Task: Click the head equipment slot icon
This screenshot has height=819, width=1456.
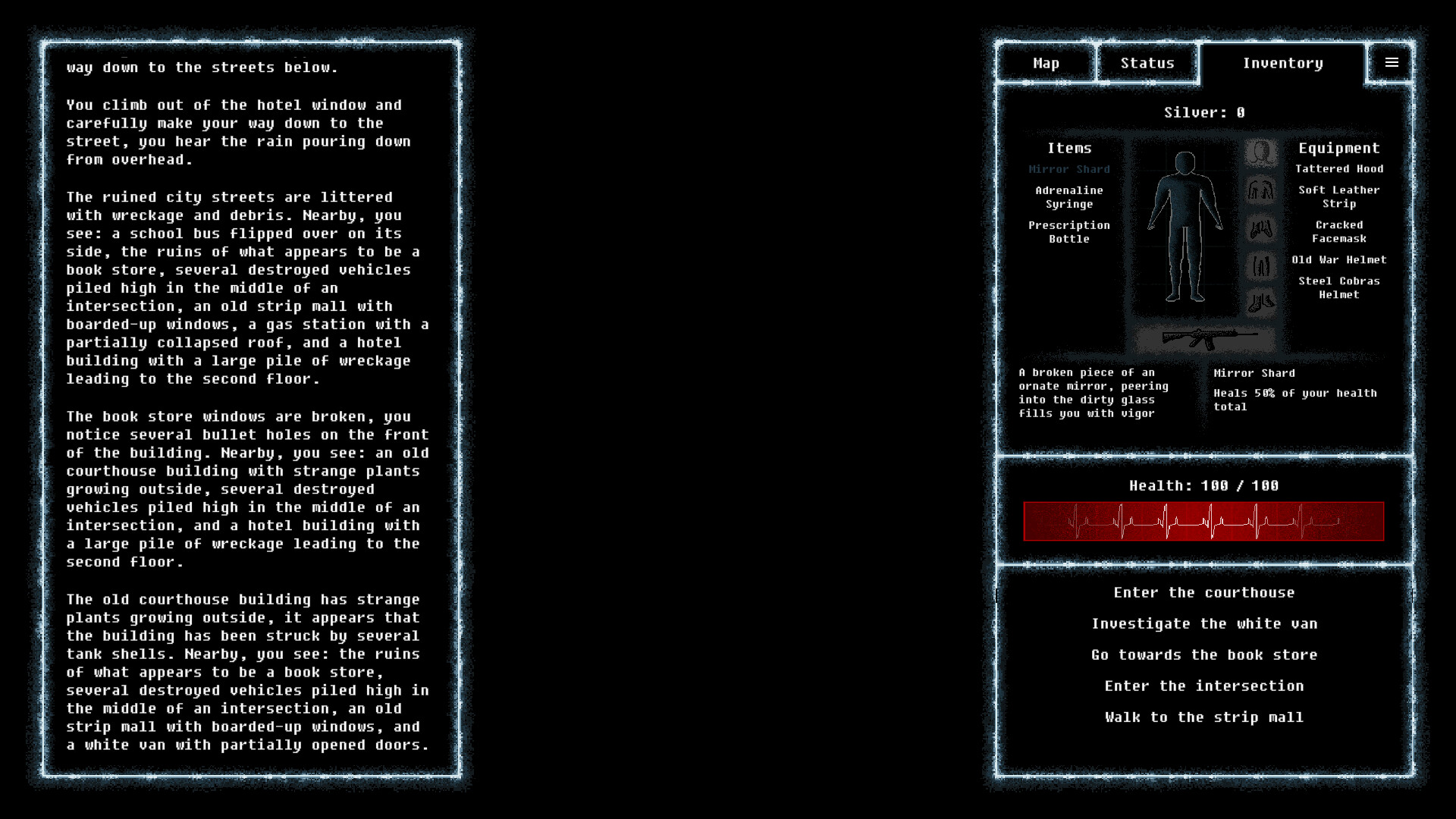Action: click(1261, 154)
